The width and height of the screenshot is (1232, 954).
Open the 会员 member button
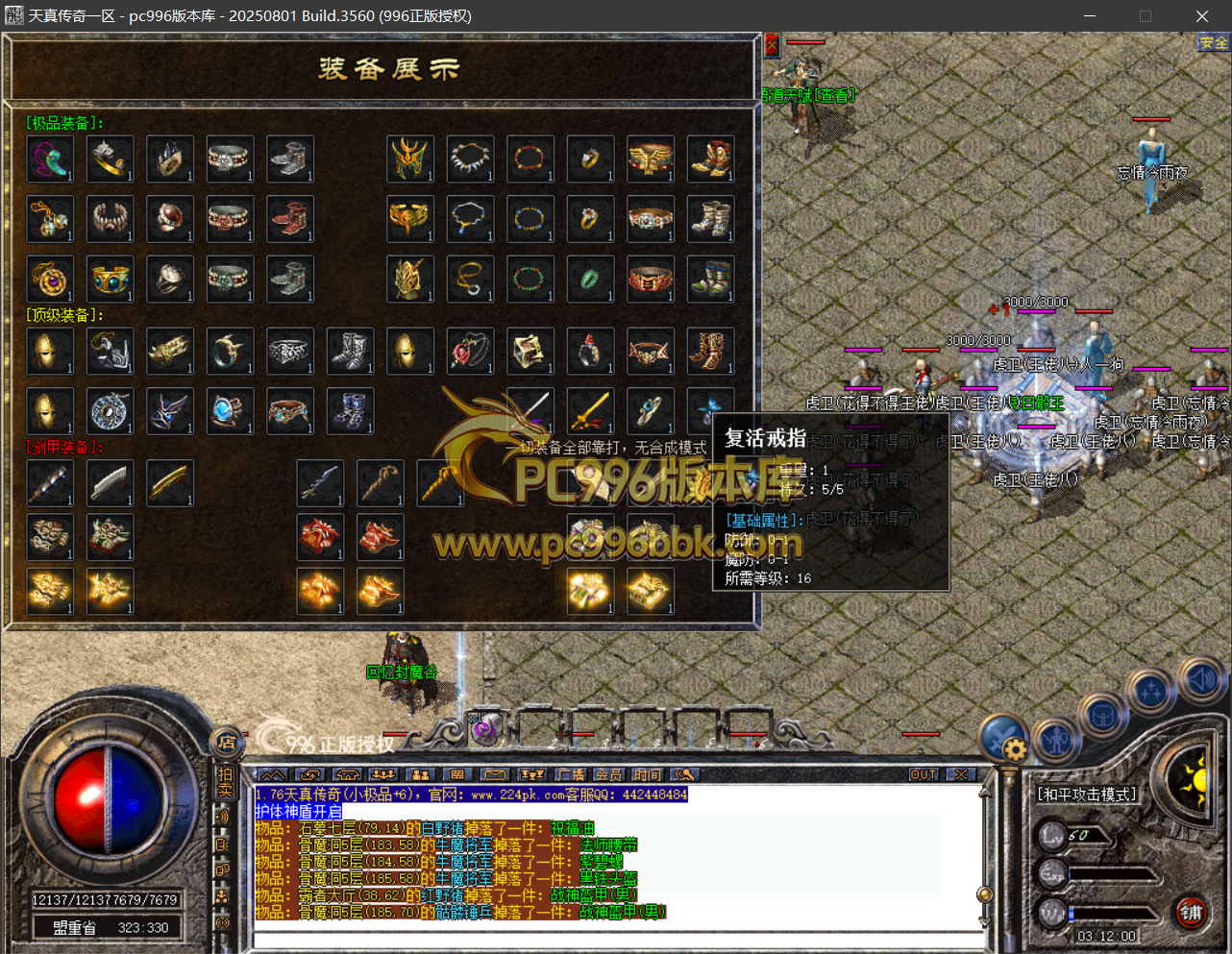click(x=608, y=774)
